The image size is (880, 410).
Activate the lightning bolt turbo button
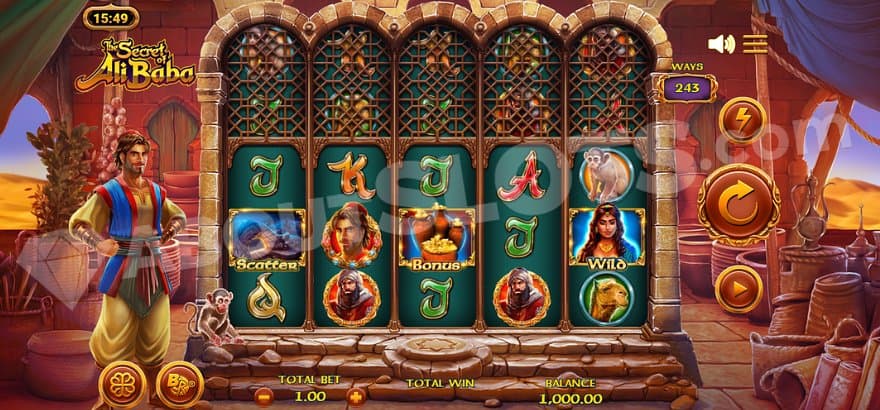tap(741, 120)
